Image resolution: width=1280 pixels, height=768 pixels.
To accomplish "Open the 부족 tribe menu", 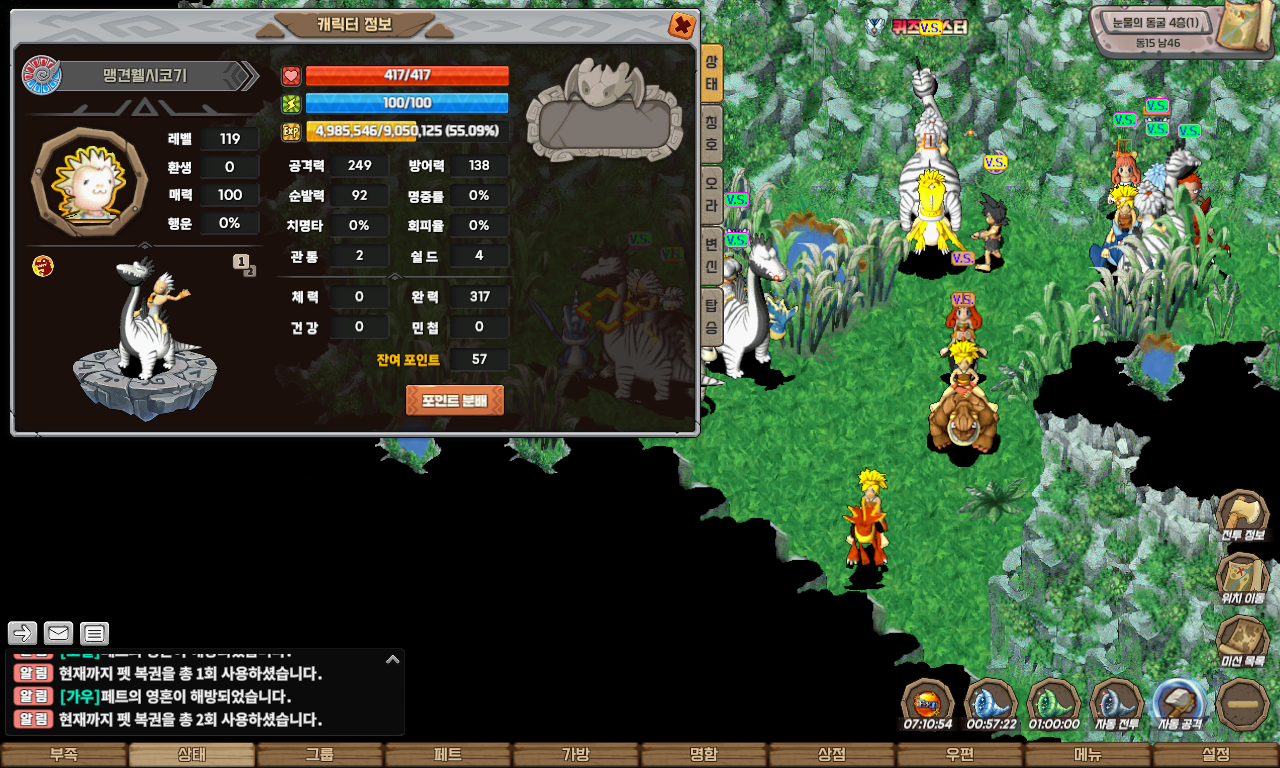I will coord(64,755).
